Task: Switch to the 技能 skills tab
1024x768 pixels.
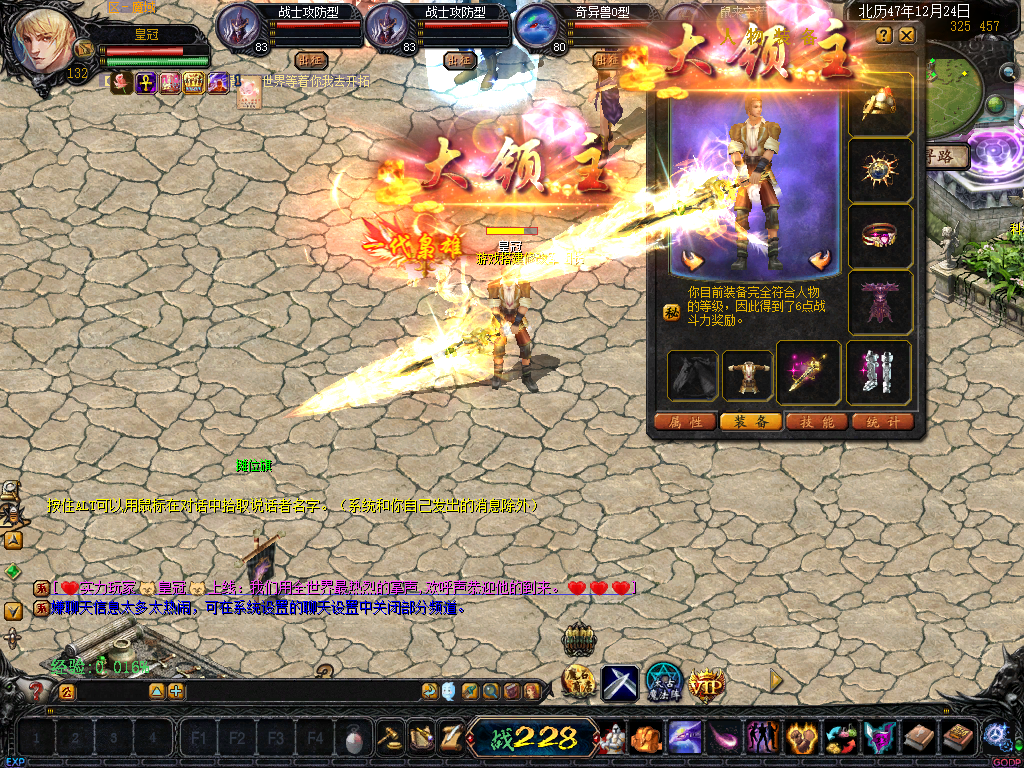Action: pos(817,422)
